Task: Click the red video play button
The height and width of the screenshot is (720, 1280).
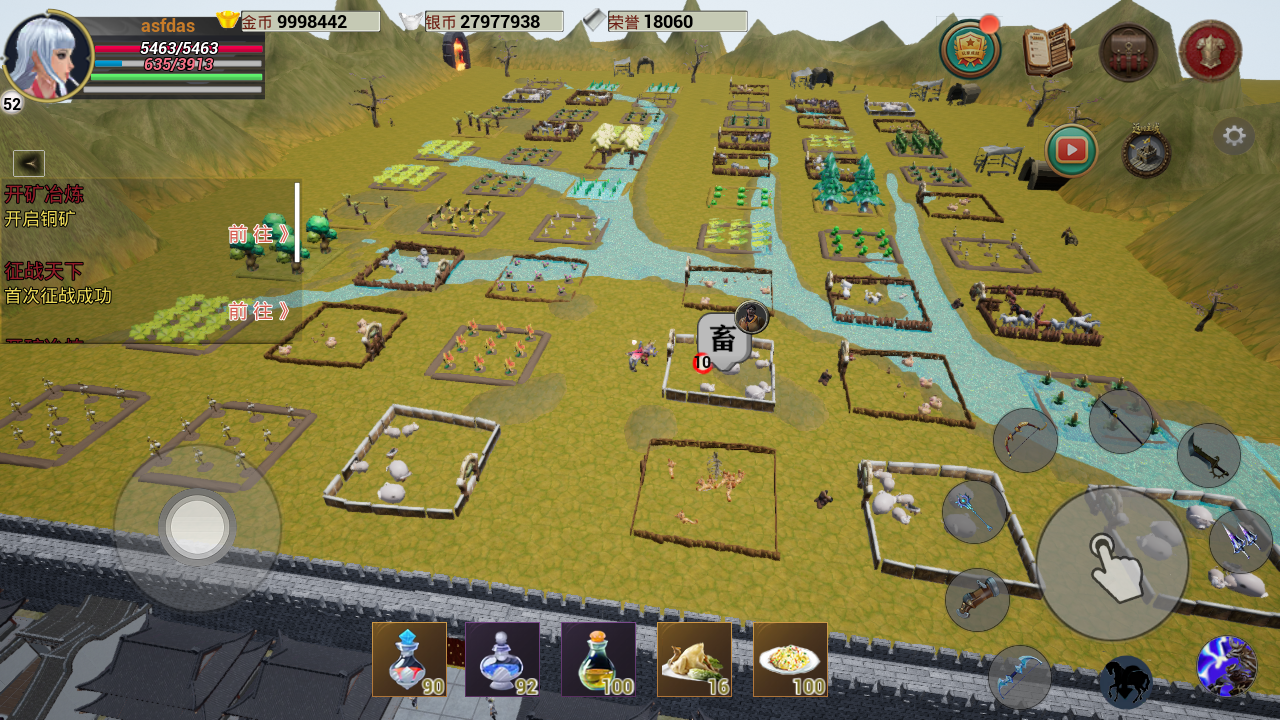Action: click(1071, 150)
